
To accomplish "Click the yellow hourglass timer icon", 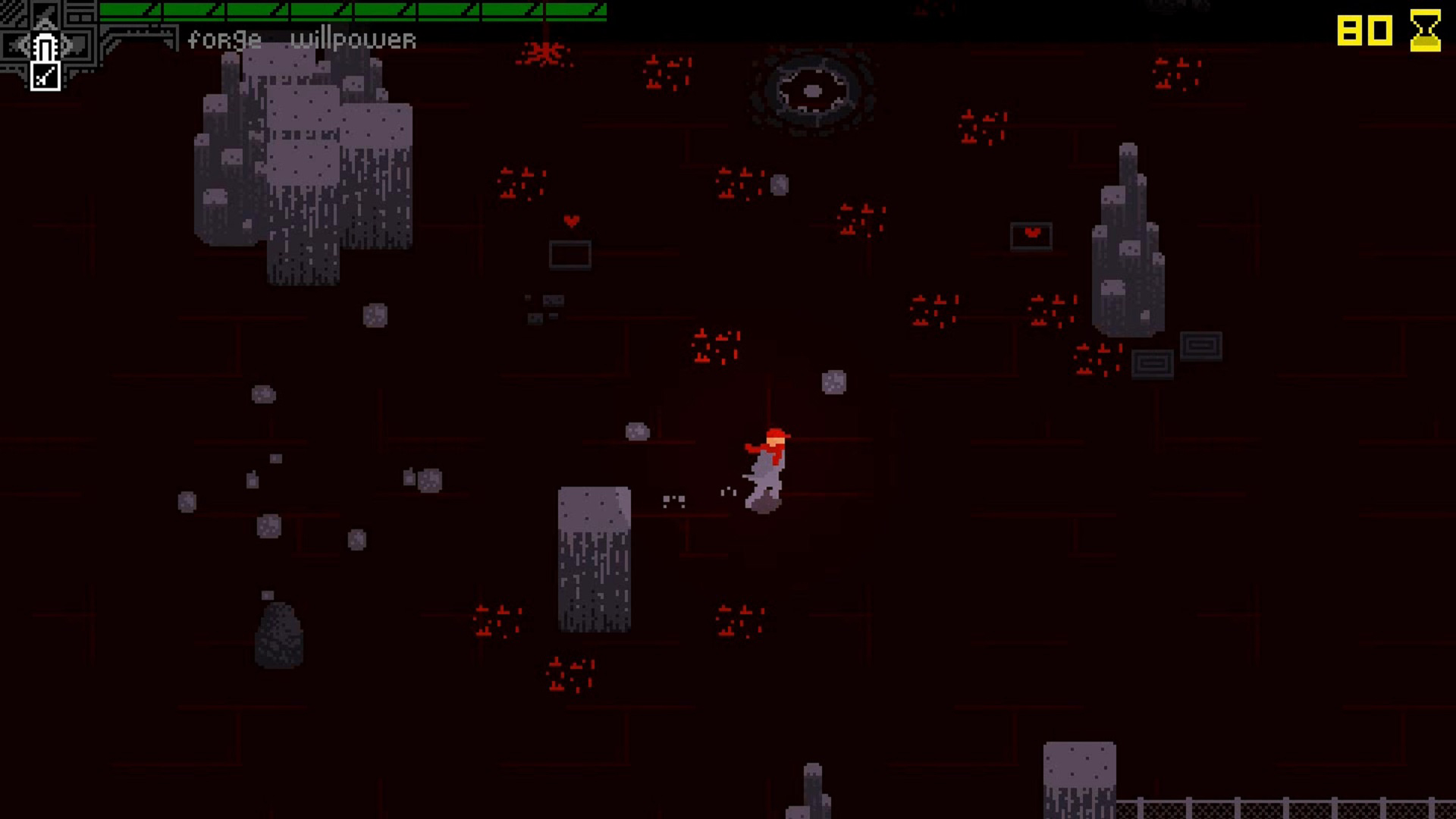I will tap(1426, 32).
